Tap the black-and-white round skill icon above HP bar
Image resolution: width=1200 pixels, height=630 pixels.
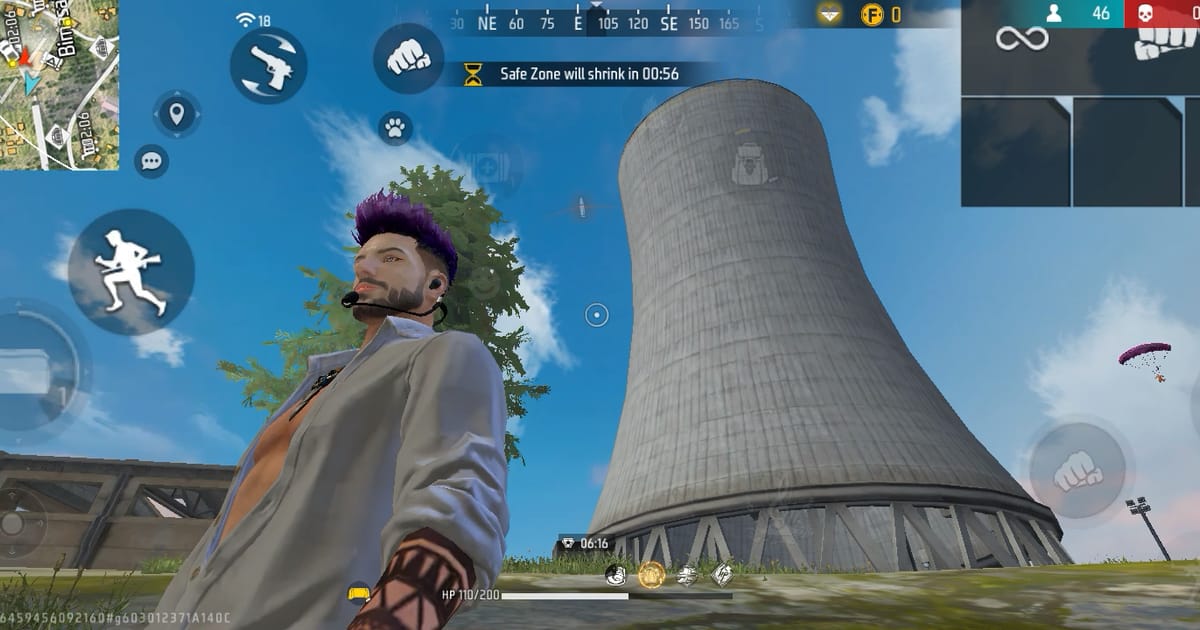coord(617,574)
